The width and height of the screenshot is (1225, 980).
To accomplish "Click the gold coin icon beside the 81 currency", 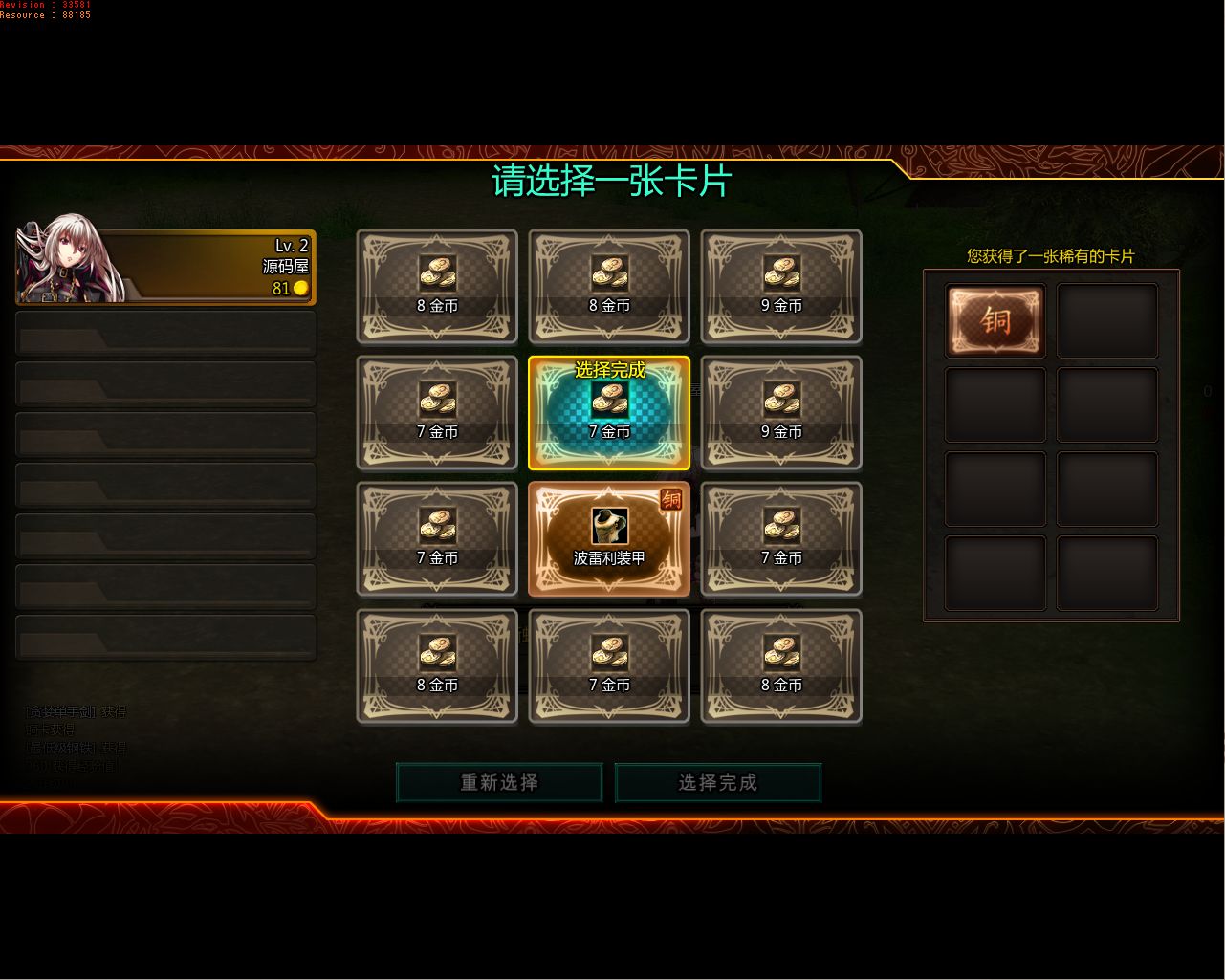I will click(x=301, y=289).
